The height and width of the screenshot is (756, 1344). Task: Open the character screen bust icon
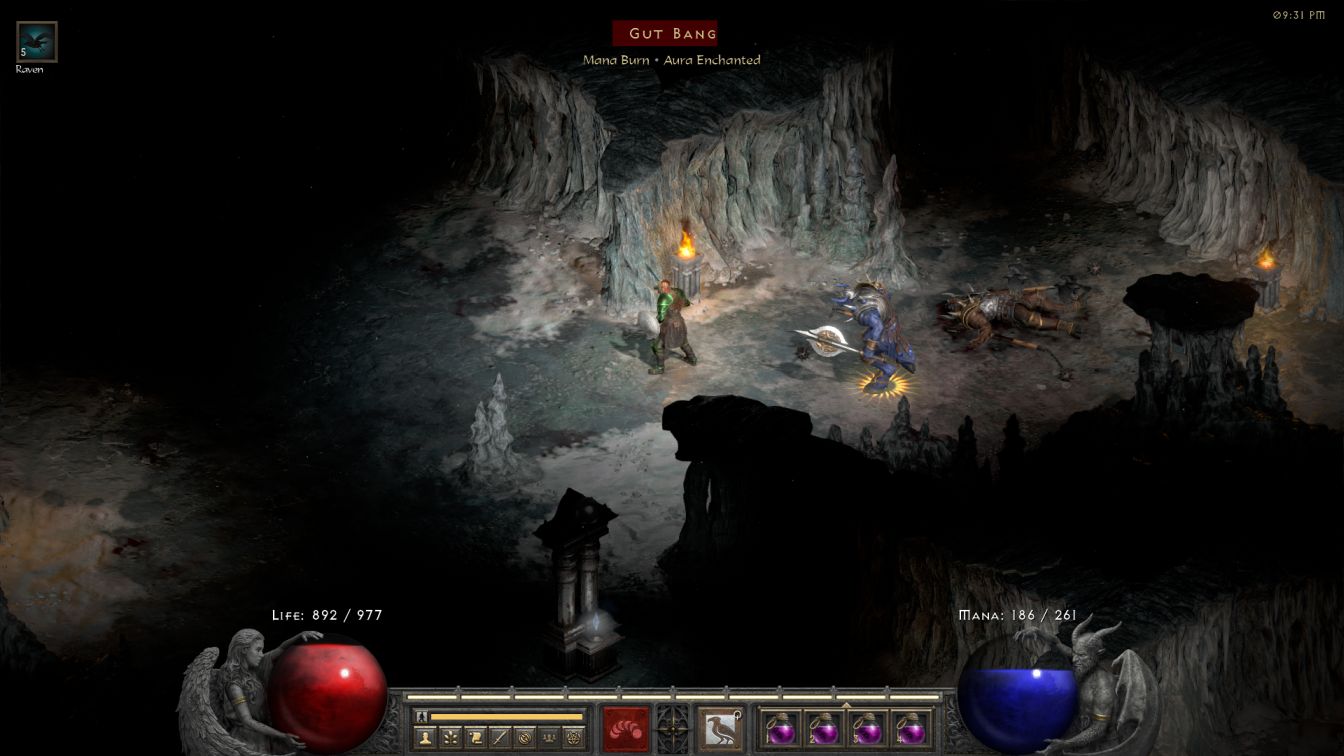pos(426,738)
